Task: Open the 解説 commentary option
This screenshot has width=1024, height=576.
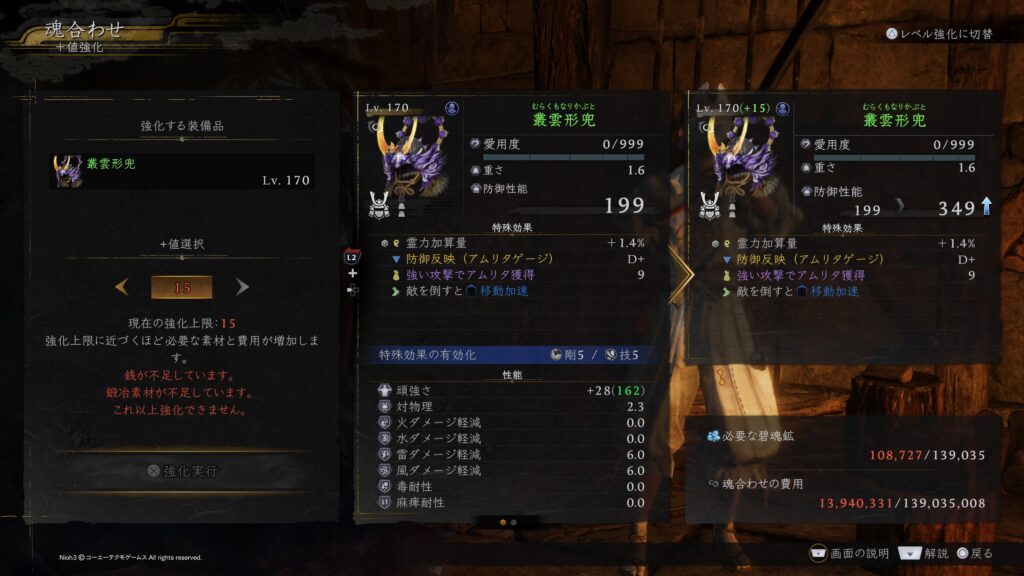Action: [923, 553]
